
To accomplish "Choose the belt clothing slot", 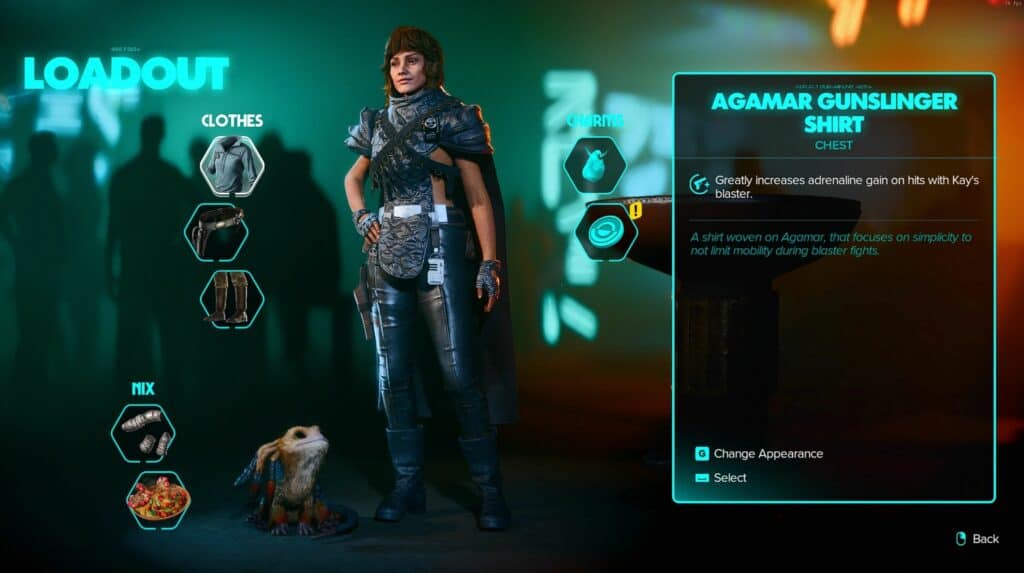I will point(216,232).
